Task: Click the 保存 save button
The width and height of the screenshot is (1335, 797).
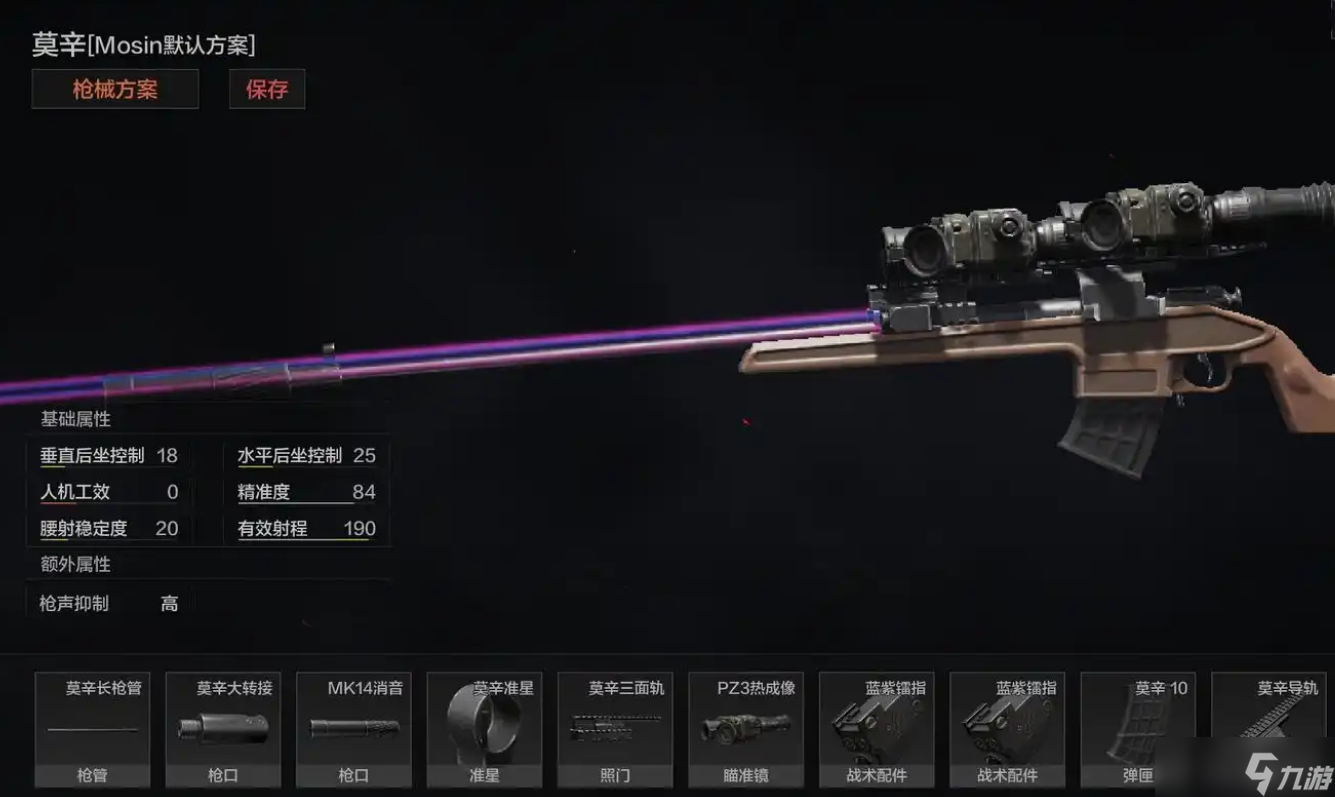Action: 267,89
